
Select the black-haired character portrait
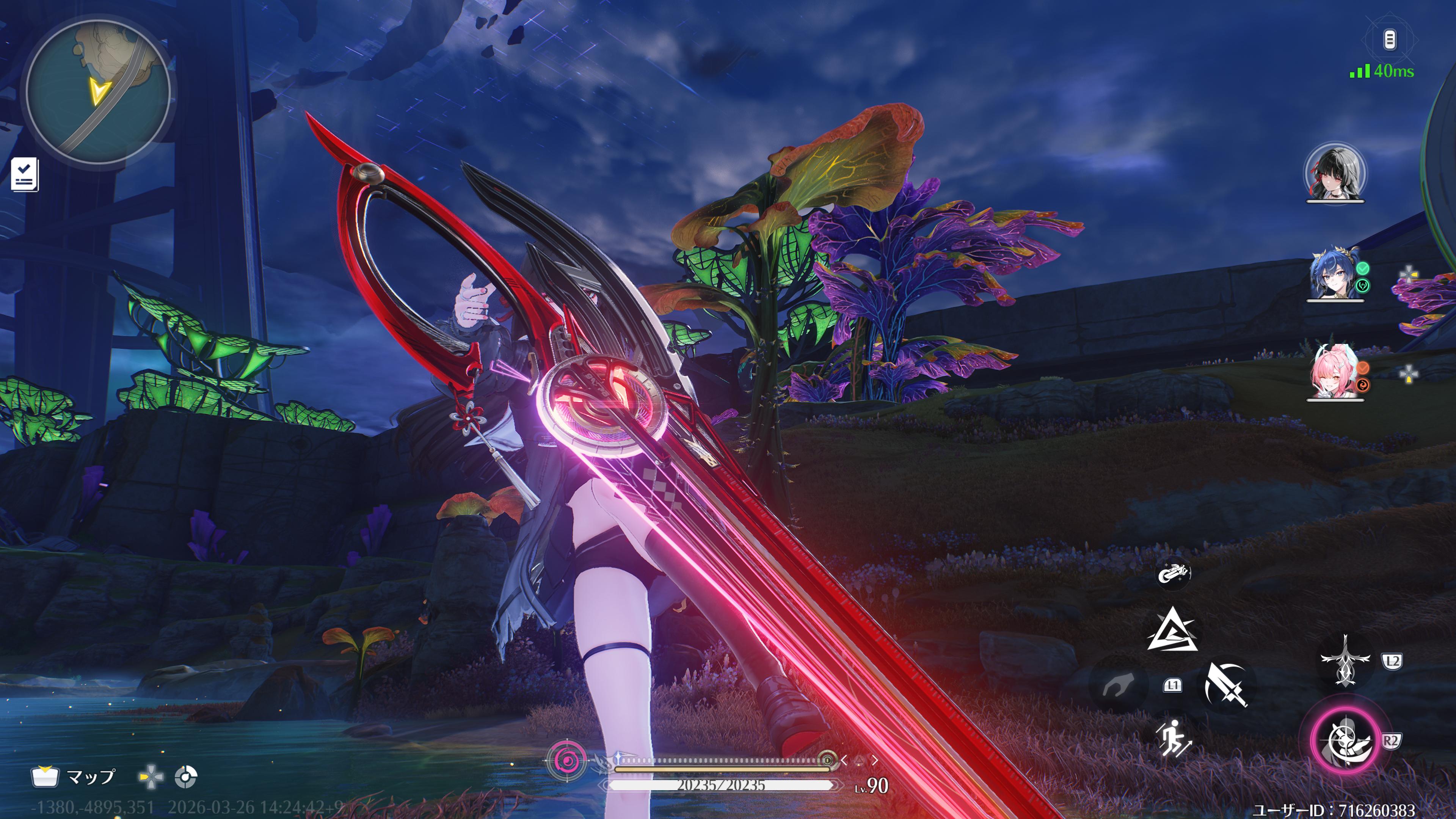pos(1335,173)
